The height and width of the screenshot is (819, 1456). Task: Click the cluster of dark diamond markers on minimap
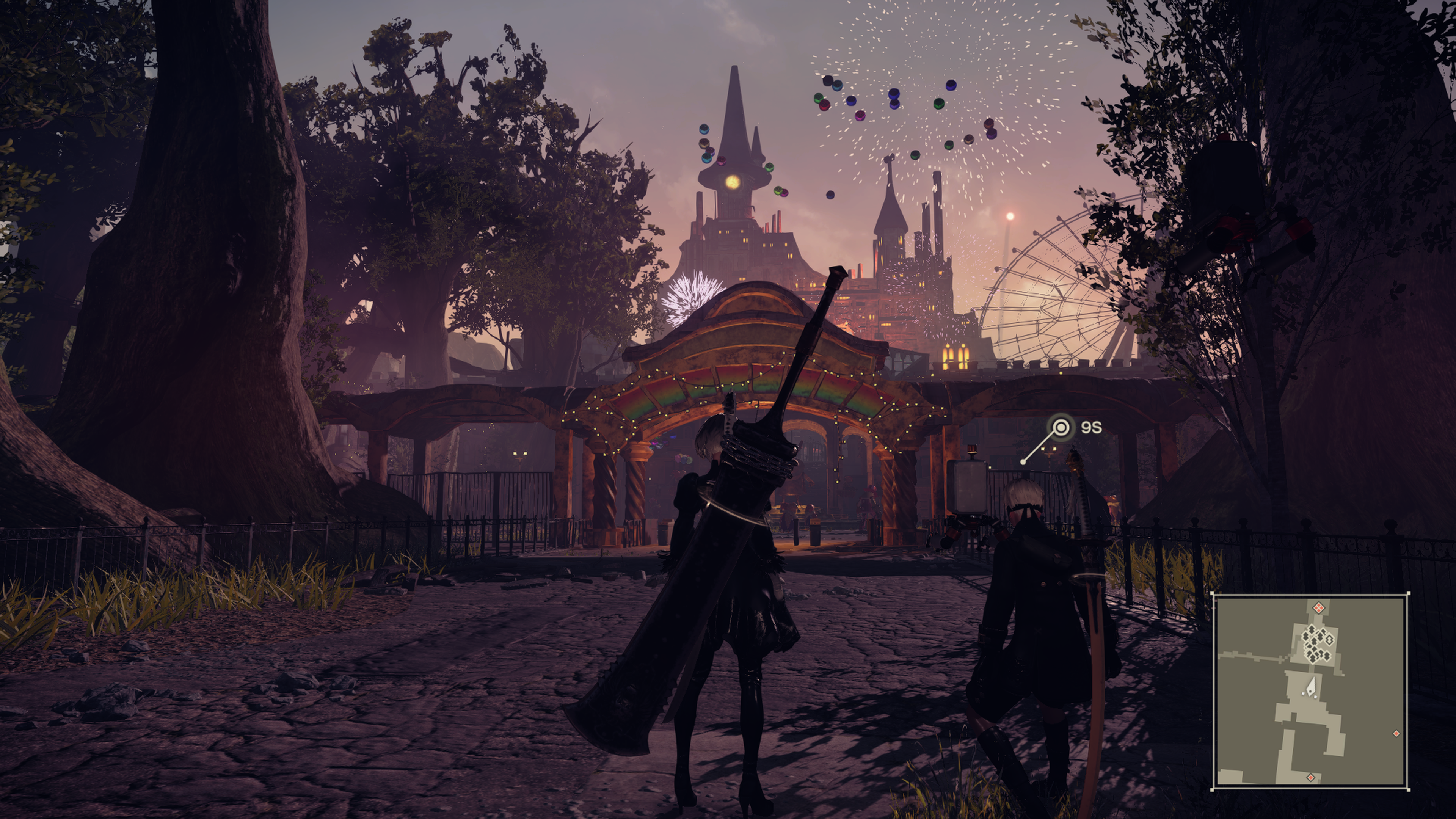(x=1316, y=644)
